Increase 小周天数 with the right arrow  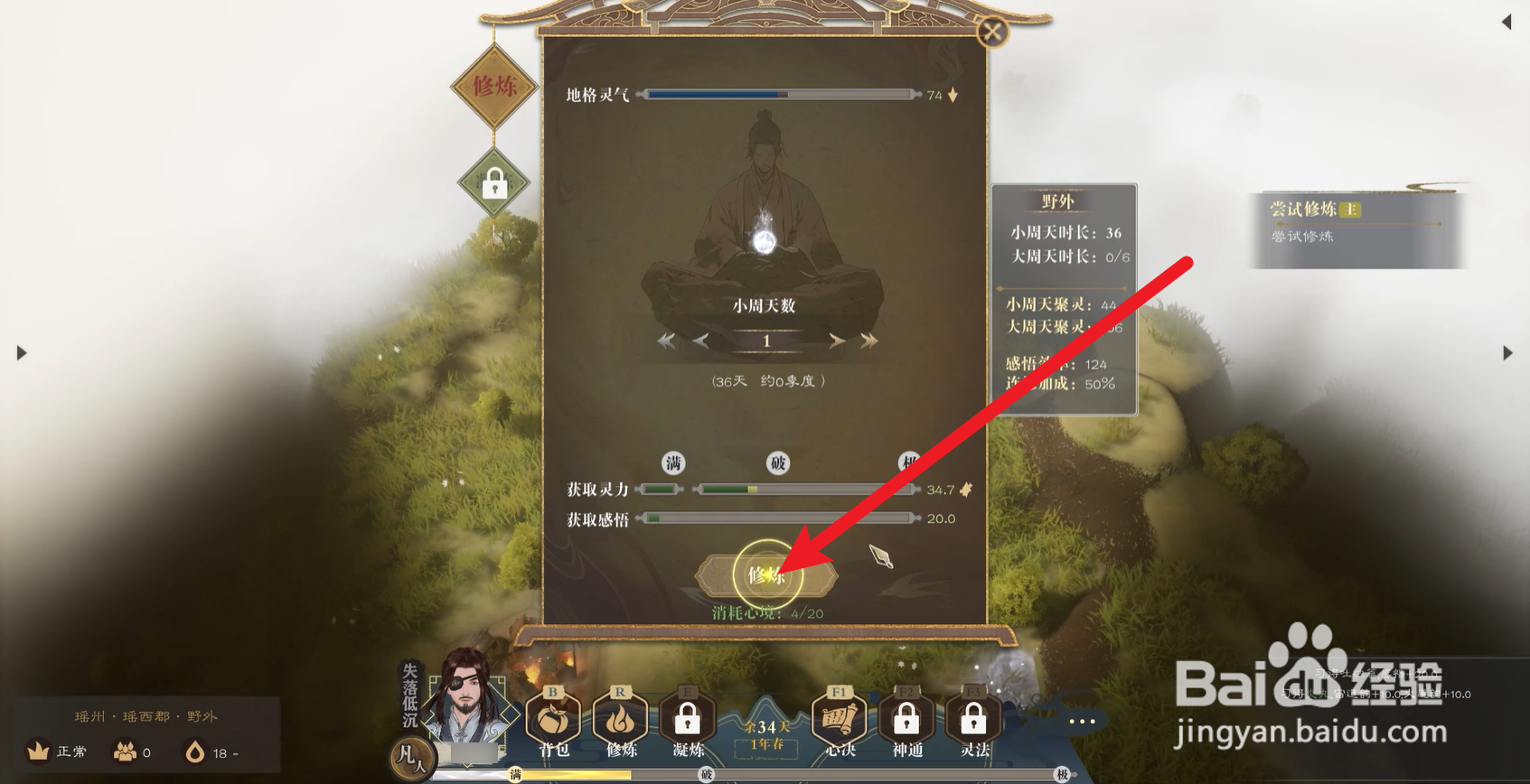838,341
